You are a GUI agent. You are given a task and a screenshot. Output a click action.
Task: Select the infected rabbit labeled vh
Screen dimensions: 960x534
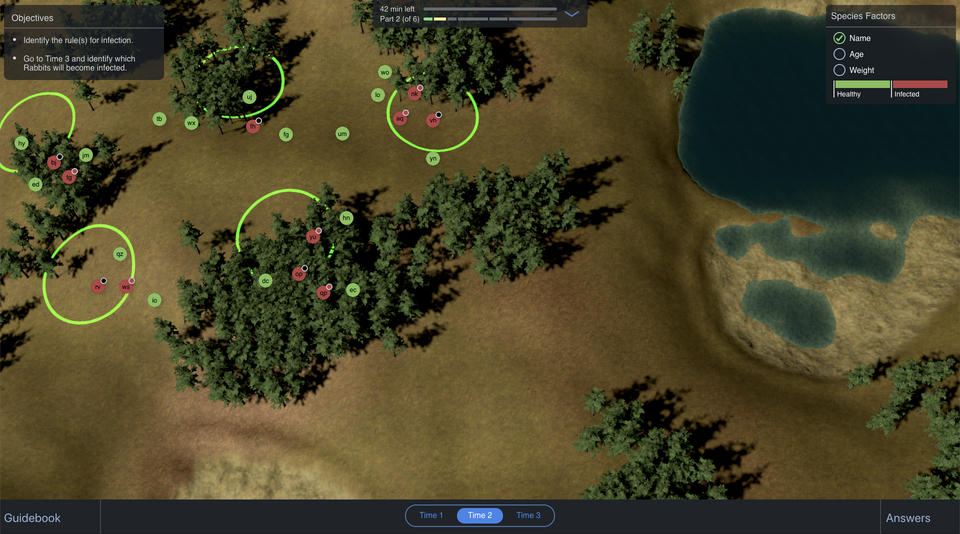[x=433, y=120]
